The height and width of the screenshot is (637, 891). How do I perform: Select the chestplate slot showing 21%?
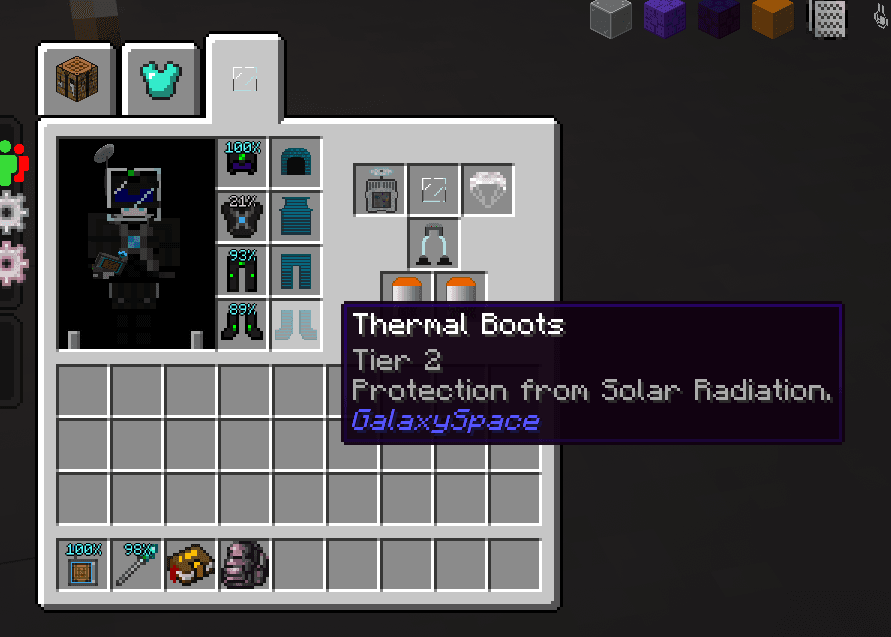[x=243, y=217]
